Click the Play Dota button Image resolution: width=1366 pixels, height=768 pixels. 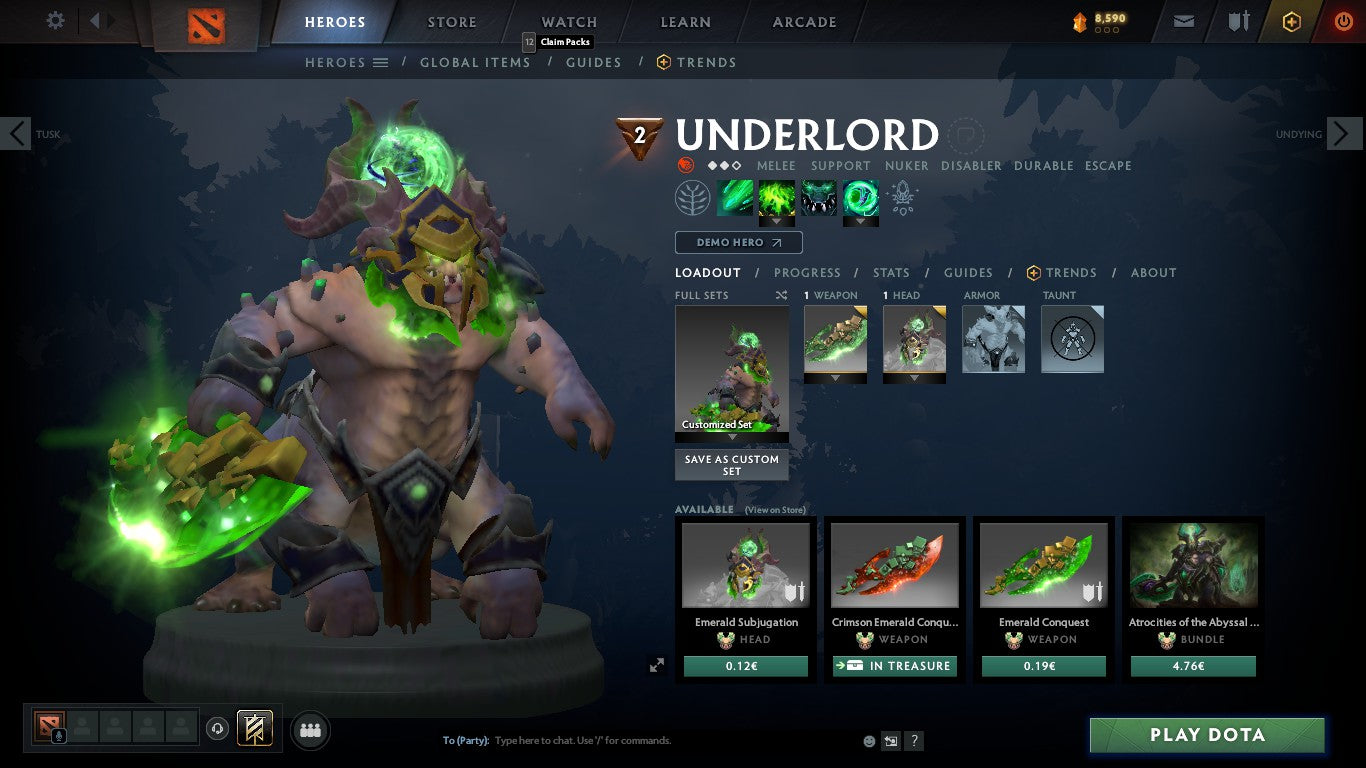1207,735
